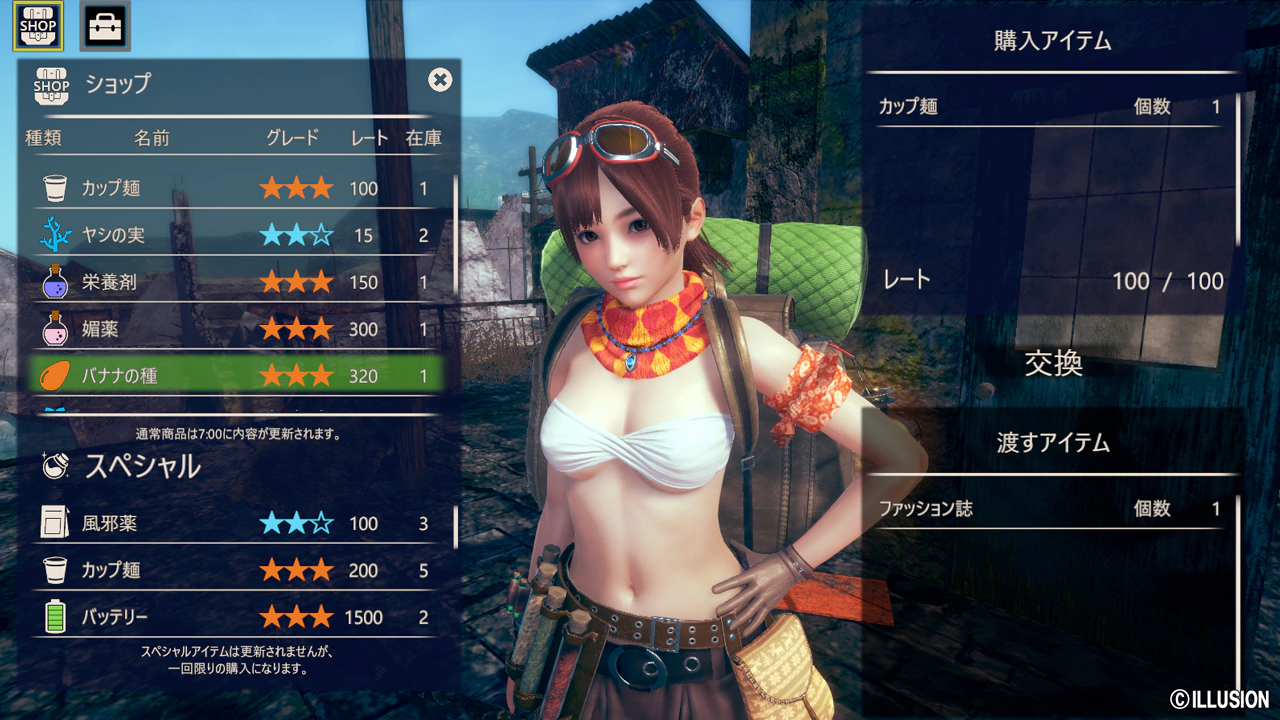Select the 100-rate カップ麺 shop row
The height and width of the screenshot is (720, 1280).
tap(236, 188)
